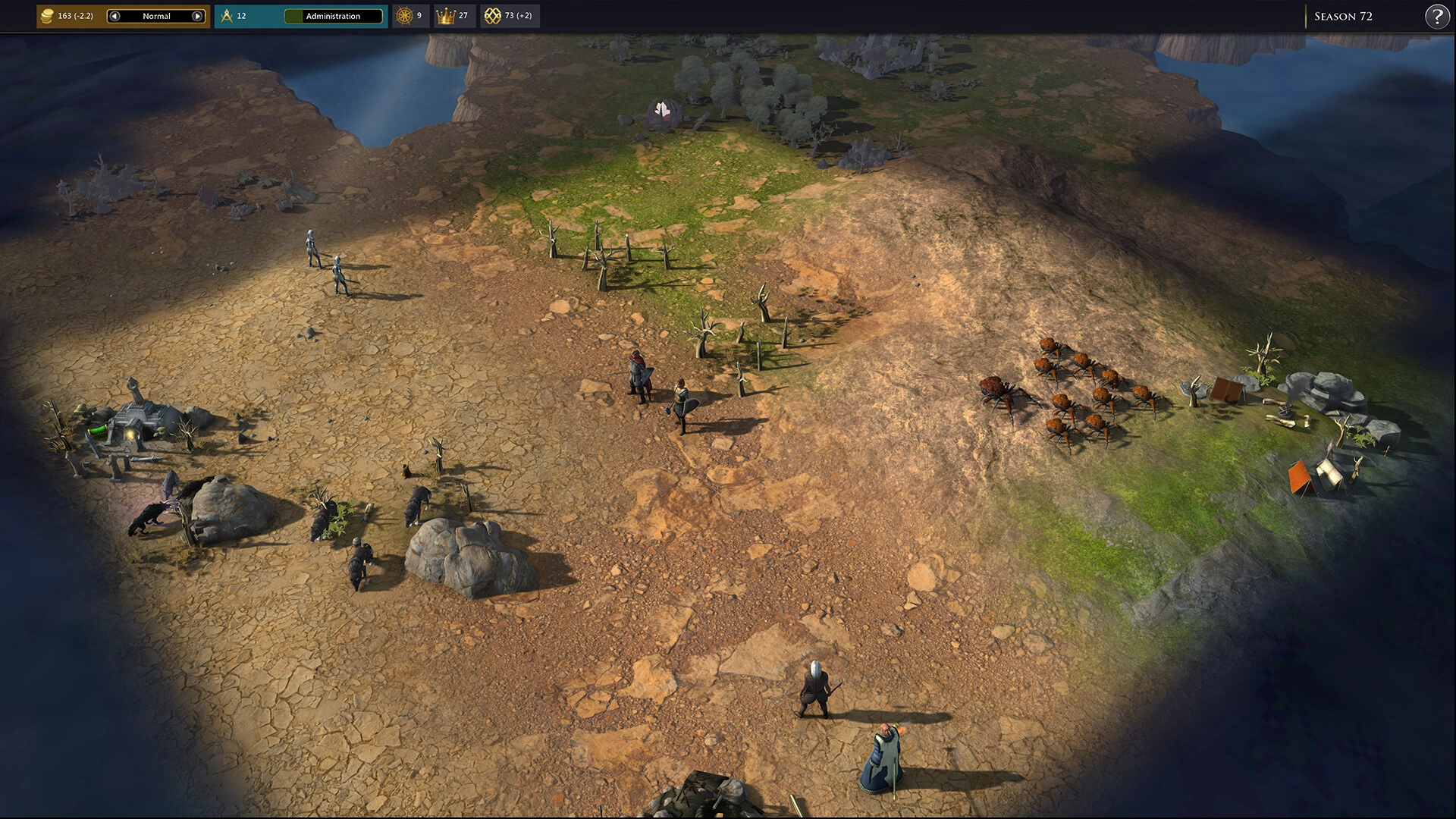Screen dimensions: 1456x819
Task: Select the compass research icon showing 12
Action: pos(227,15)
